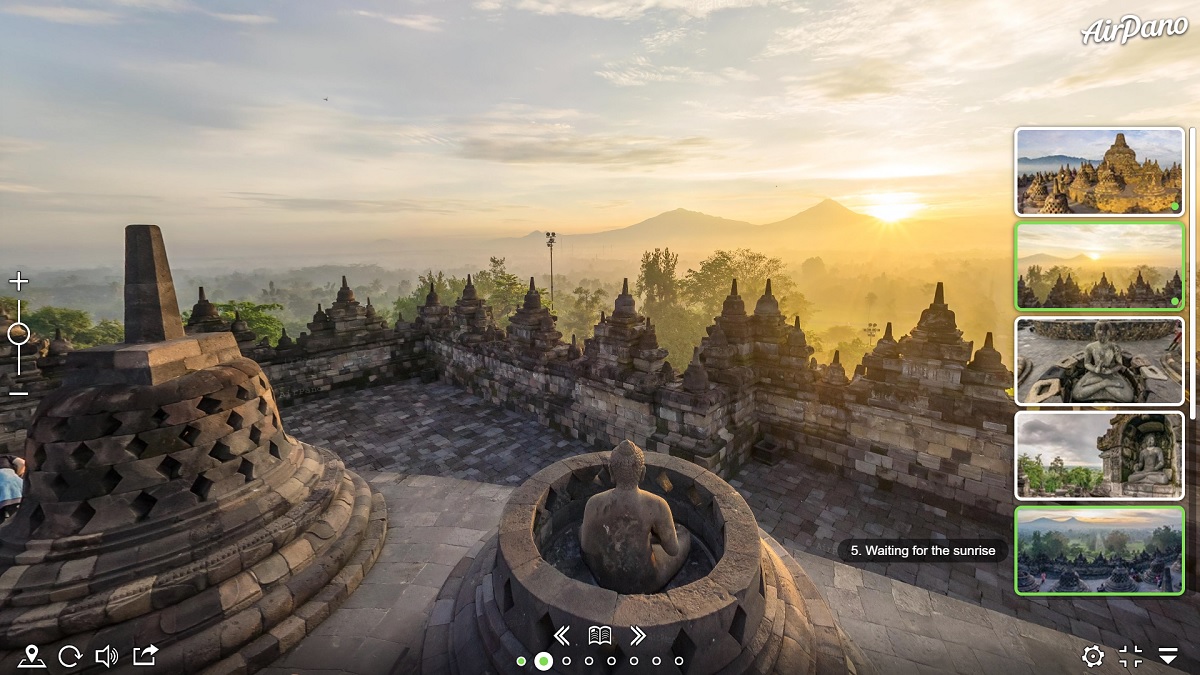
Task: Open the 'Waiting for the sunrise' thumbnail
Action: [1099, 550]
